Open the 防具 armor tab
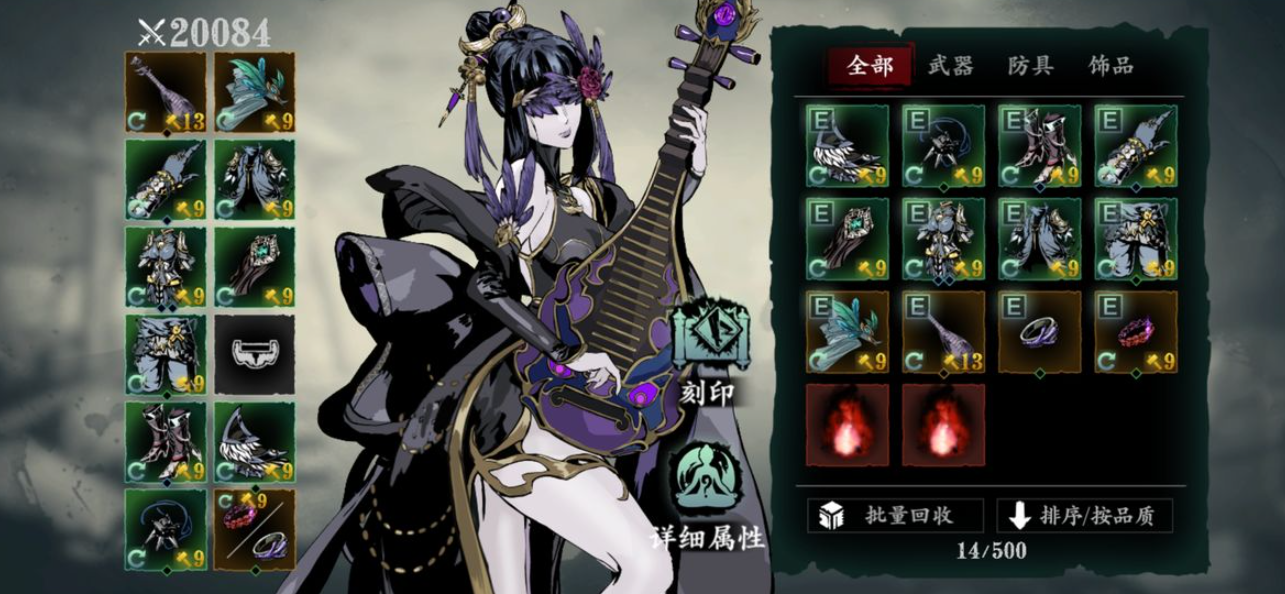1285x594 pixels. click(x=1030, y=66)
